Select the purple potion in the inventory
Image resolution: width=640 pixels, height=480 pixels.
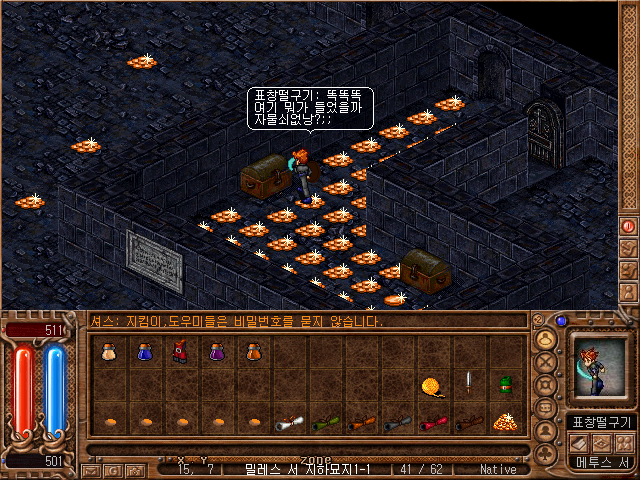(x=216, y=352)
